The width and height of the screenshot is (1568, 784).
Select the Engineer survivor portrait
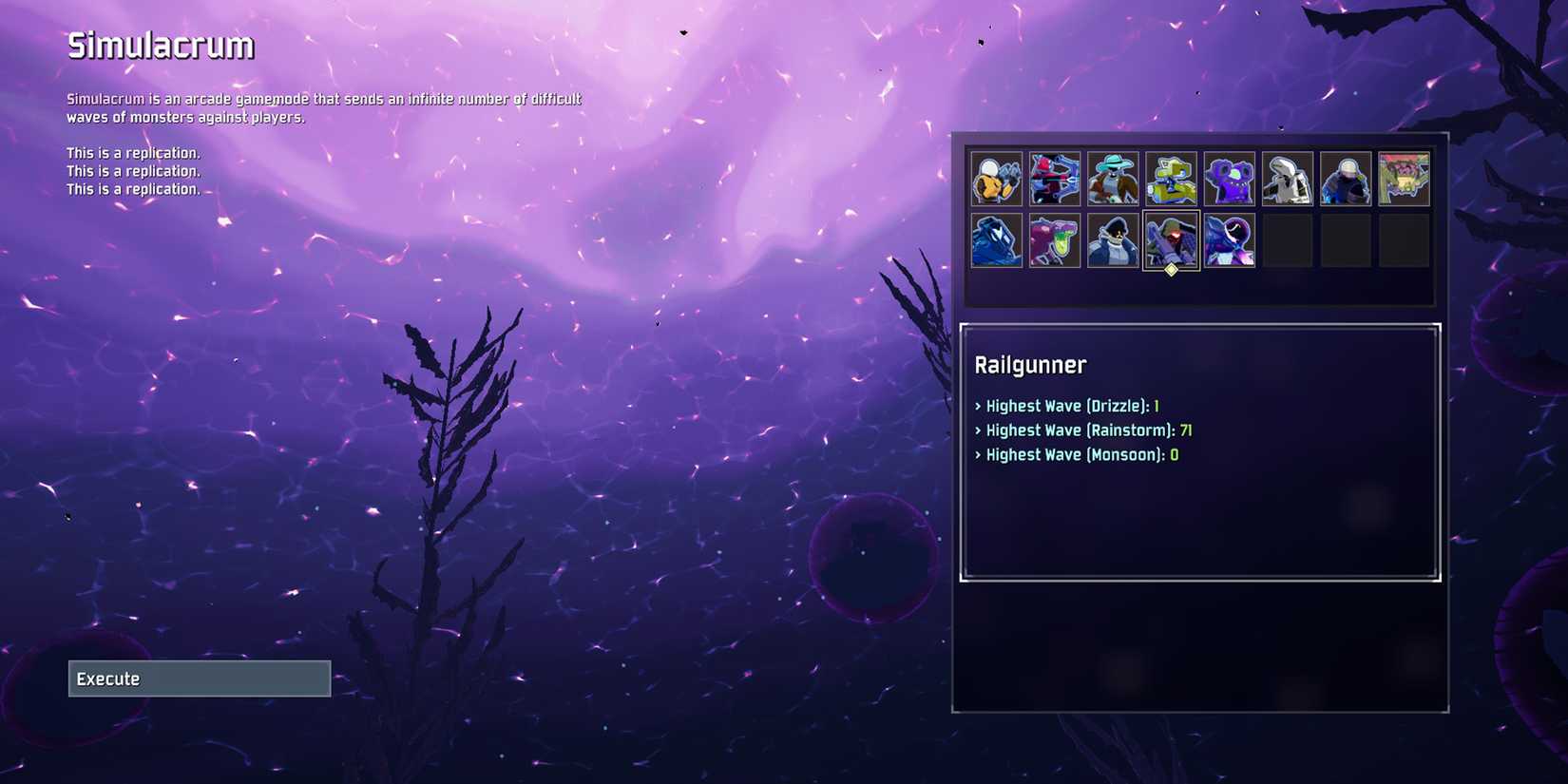tap(1231, 178)
